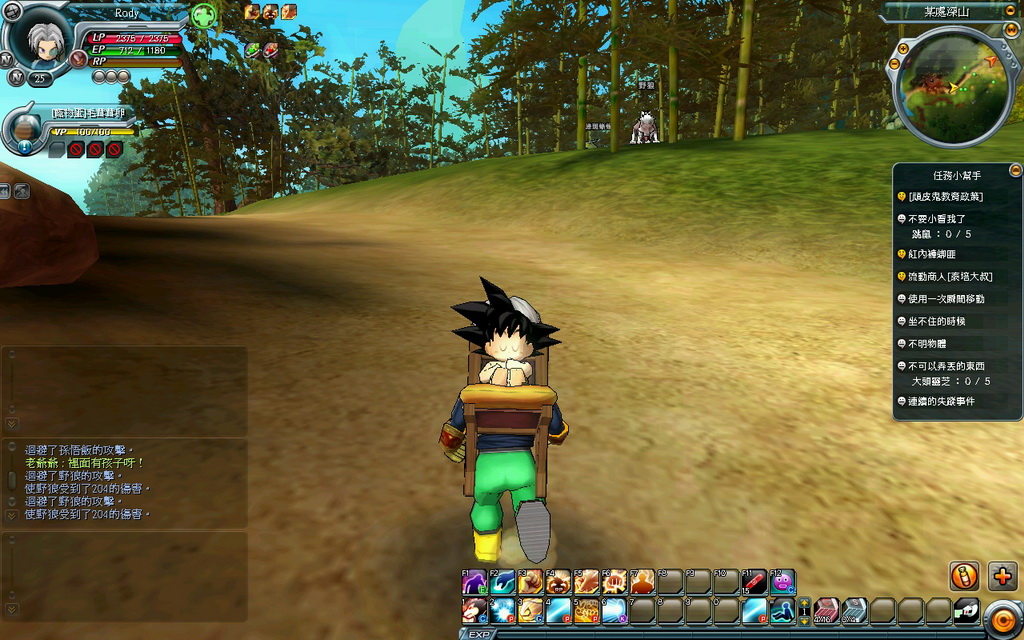The height and width of the screenshot is (640, 1024).
Task: Click the capsule bottle button
Action: (964, 576)
